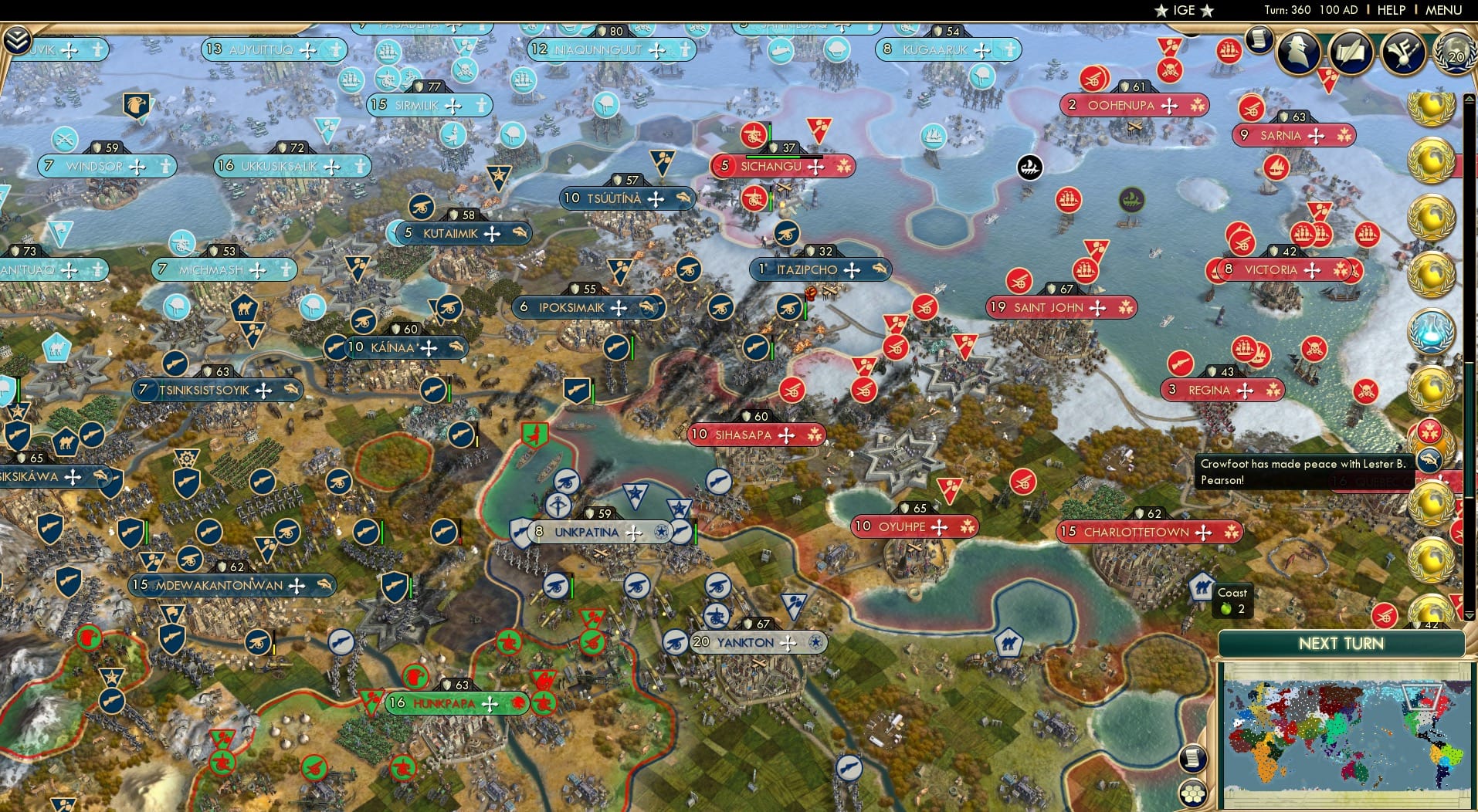Open the IGE editor at top center

(x=1184, y=10)
